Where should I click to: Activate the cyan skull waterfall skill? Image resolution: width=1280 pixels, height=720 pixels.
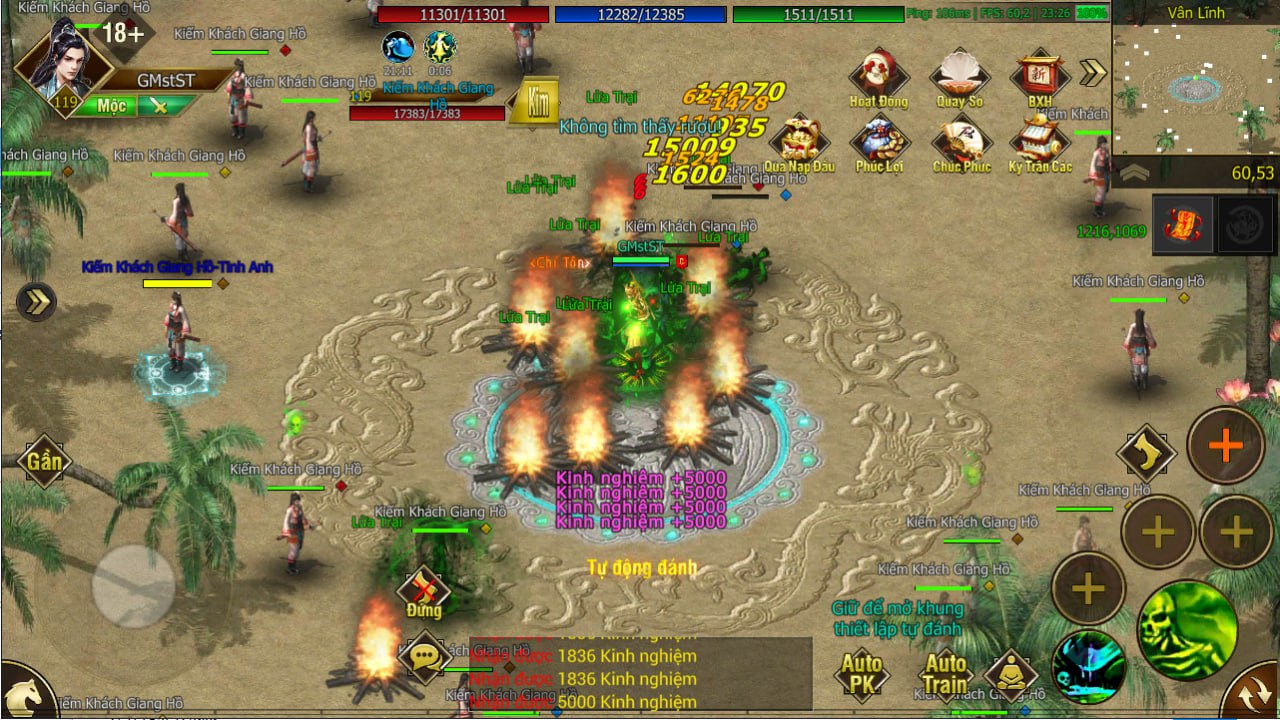click(1088, 666)
